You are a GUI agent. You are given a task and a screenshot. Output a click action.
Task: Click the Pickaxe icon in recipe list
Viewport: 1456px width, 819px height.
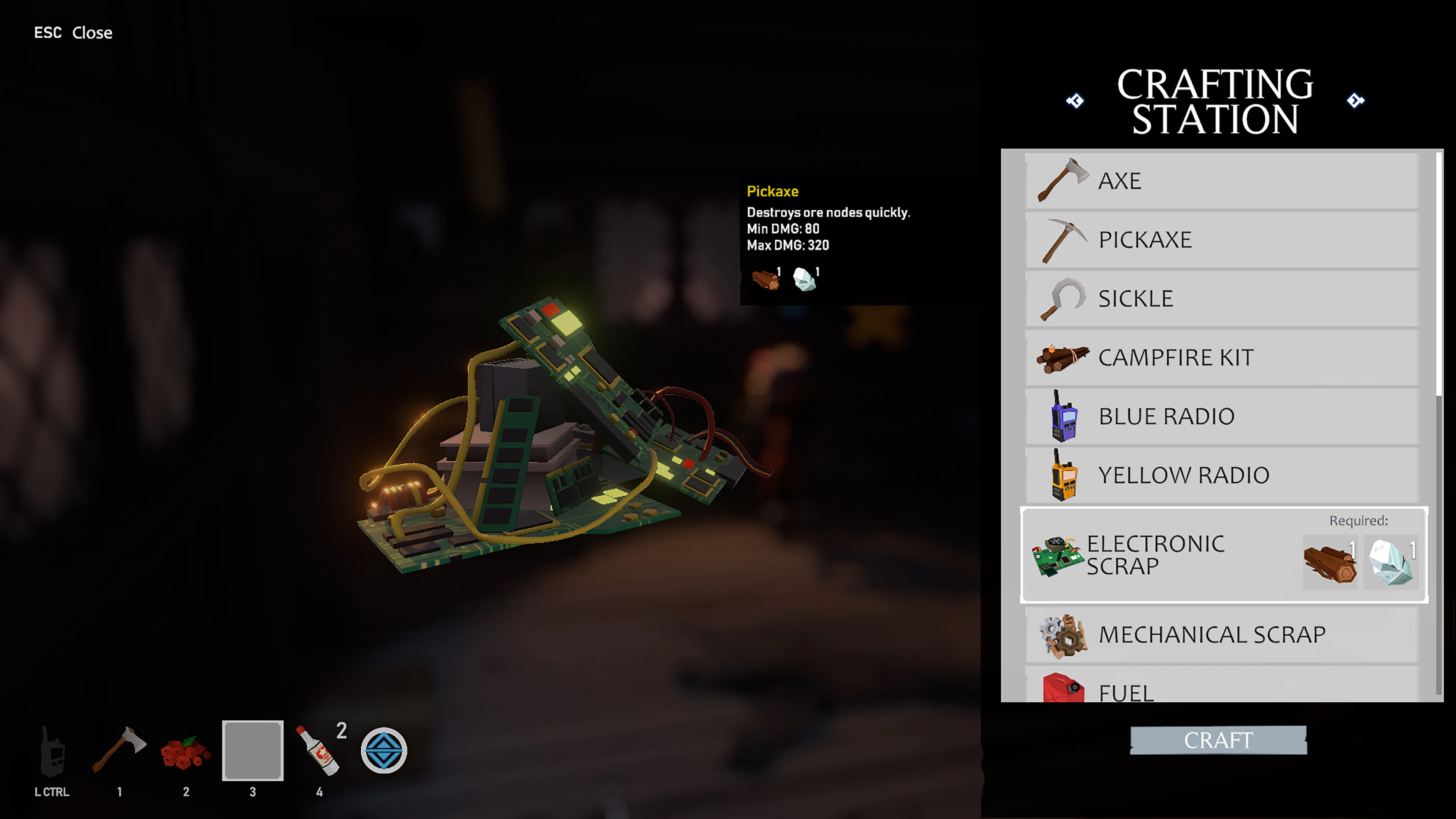(1065, 239)
